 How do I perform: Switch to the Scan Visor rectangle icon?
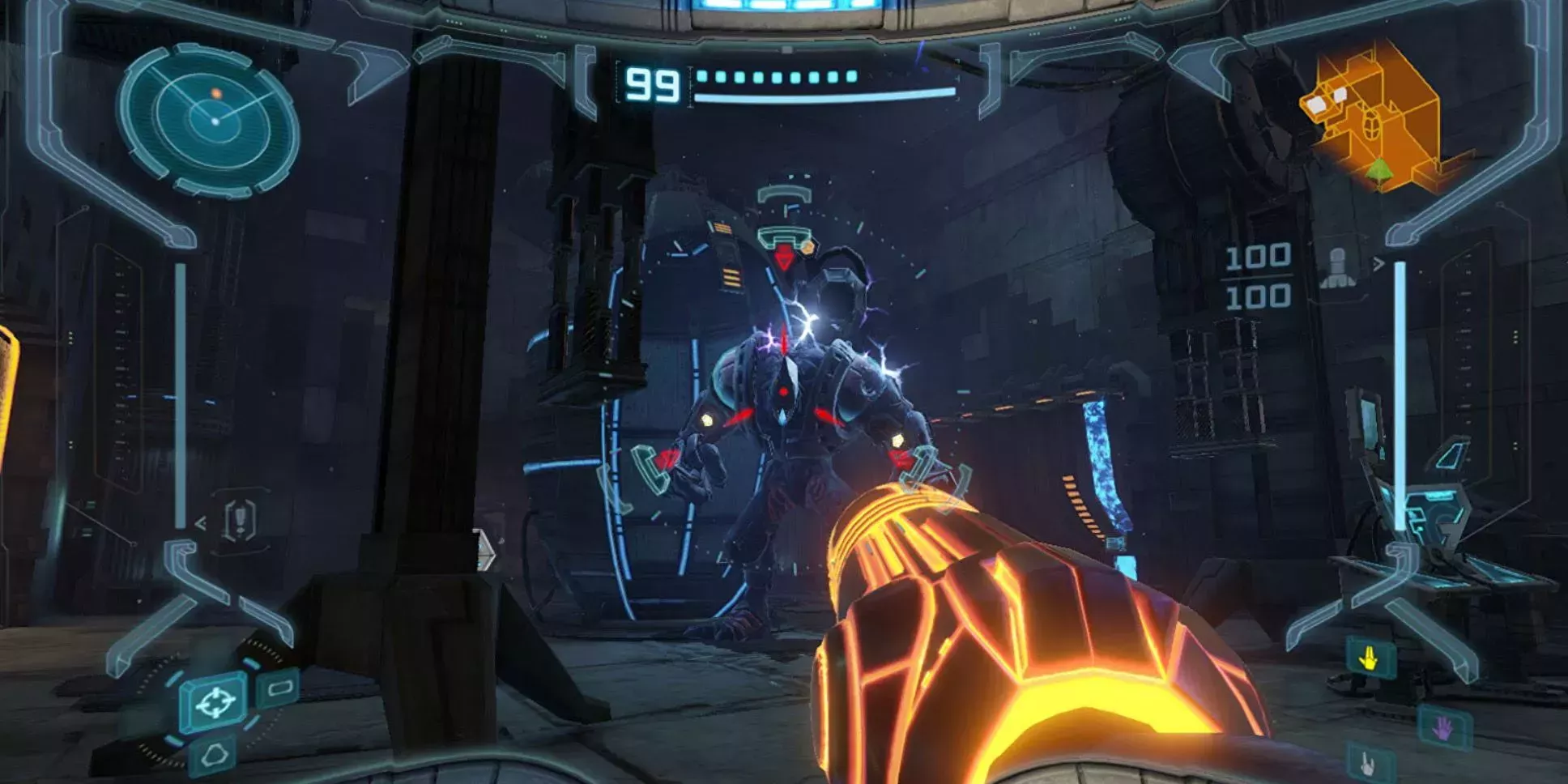pos(279,688)
